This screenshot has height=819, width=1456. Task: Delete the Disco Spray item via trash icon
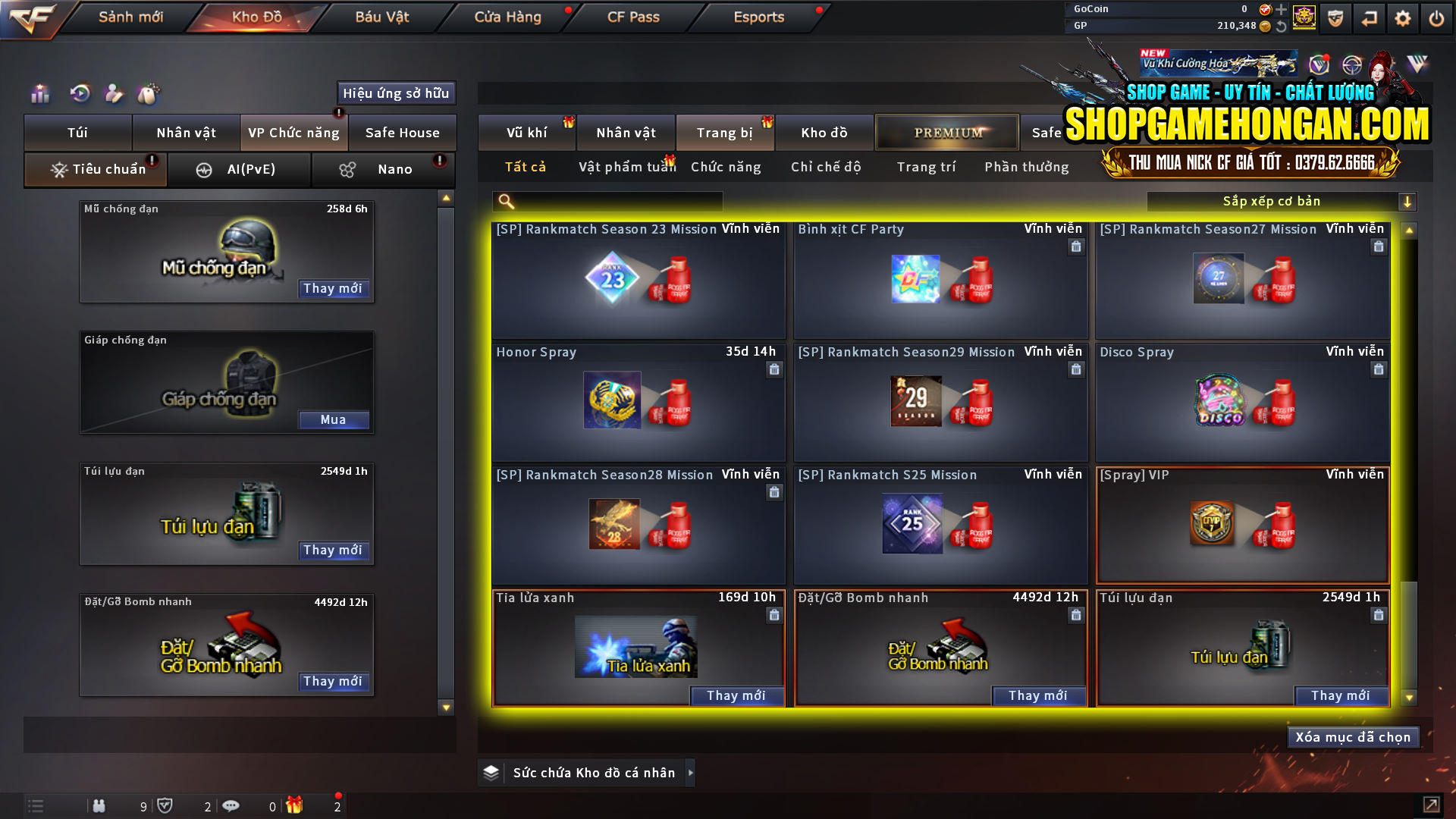1379,369
